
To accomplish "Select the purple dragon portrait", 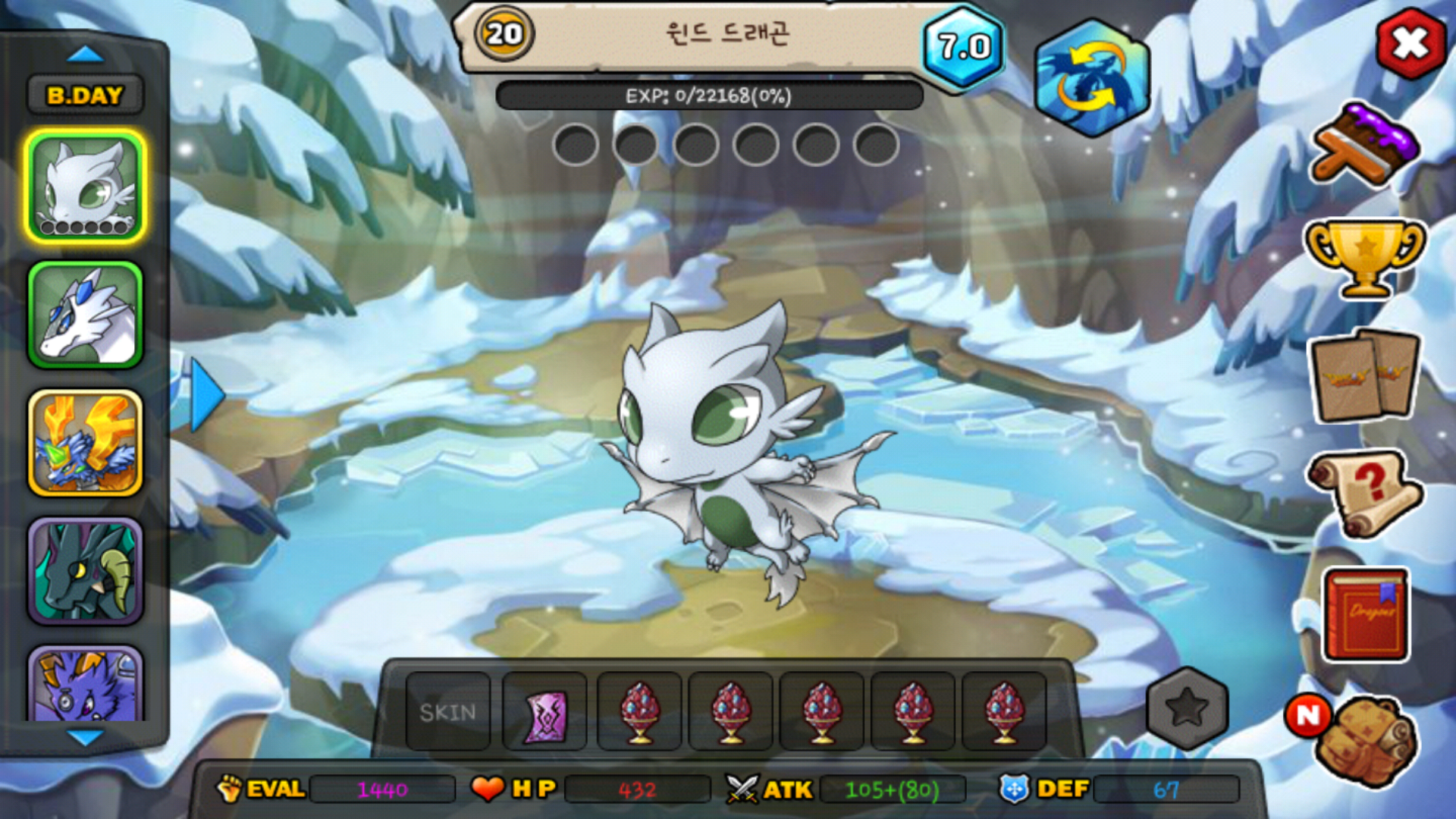I will click(x=85, y=682).
